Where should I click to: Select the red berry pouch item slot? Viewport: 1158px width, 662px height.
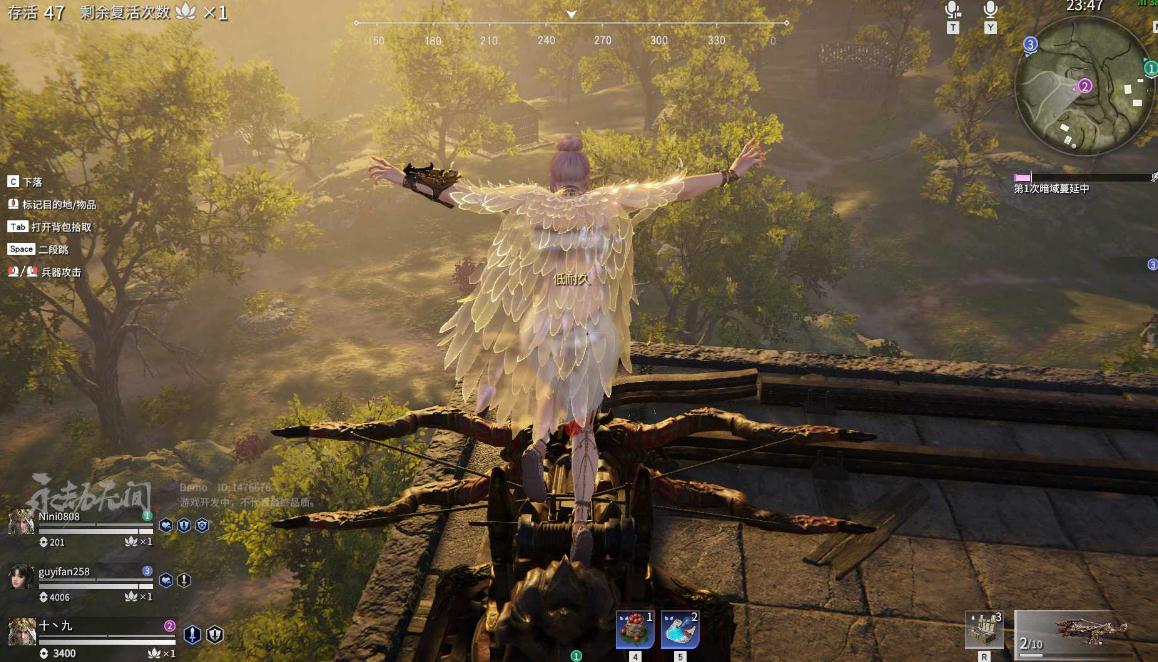tap(634, 630)
